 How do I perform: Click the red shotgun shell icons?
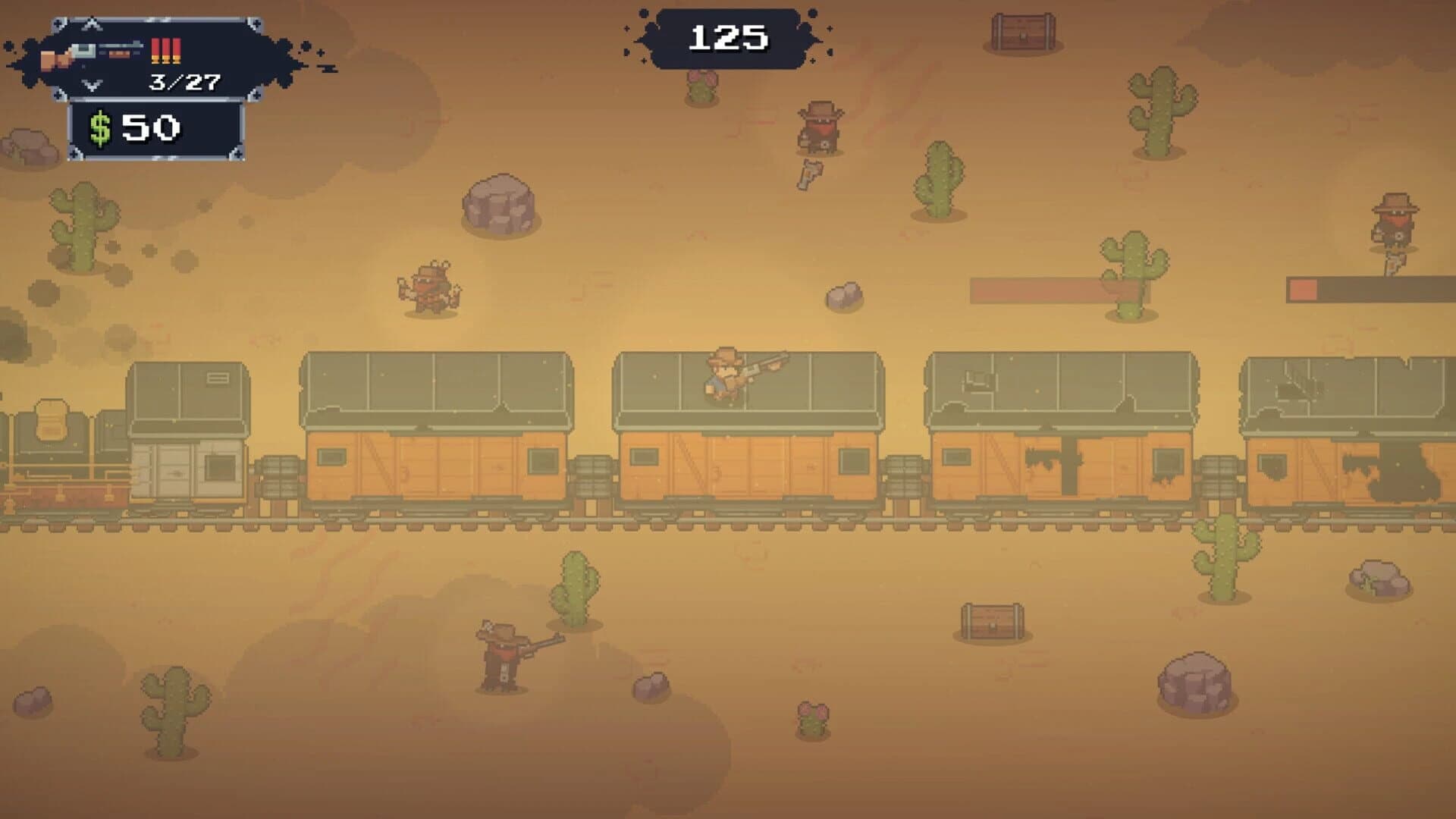click(x=165, y=49)
